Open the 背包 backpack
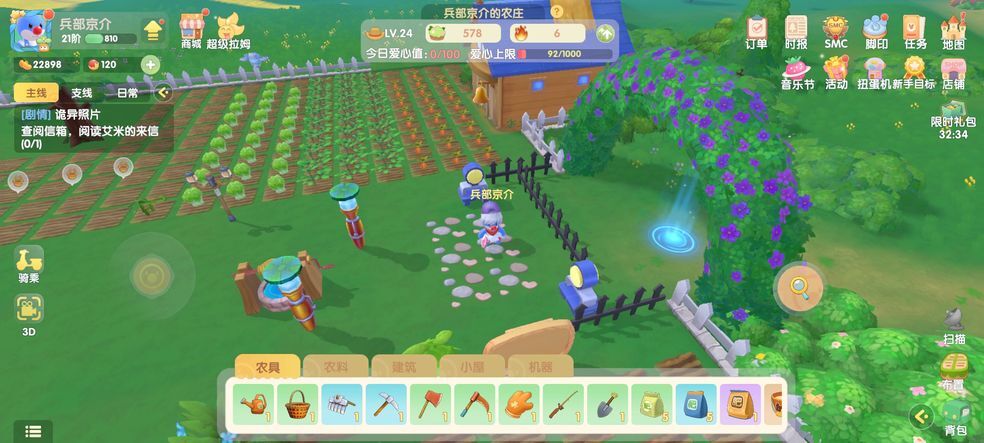Screen dimensions: 984x443 click(955, 418)
